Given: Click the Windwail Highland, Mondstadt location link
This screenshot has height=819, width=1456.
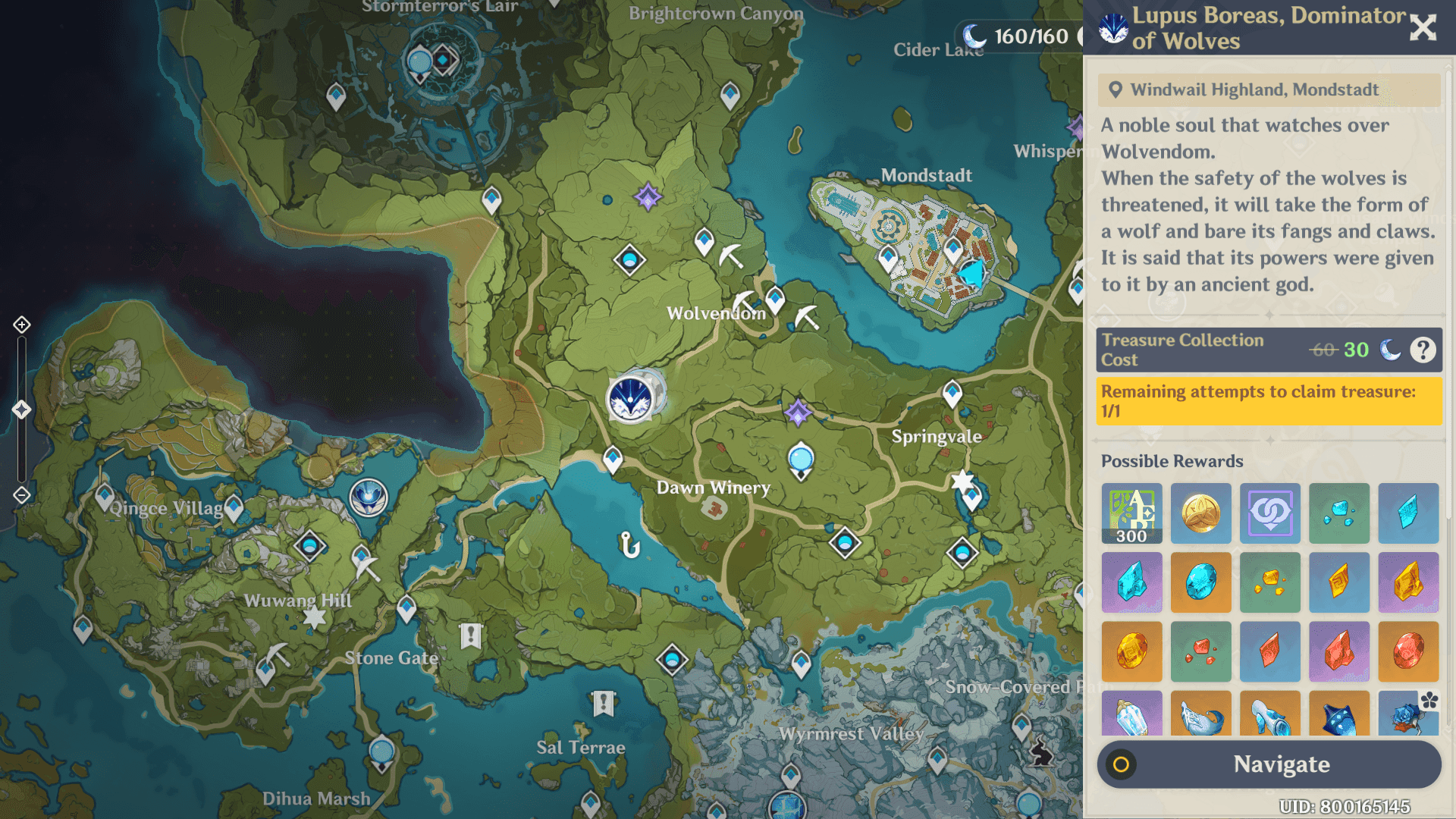Looking at the screenshot, I should click(1254, 89).
